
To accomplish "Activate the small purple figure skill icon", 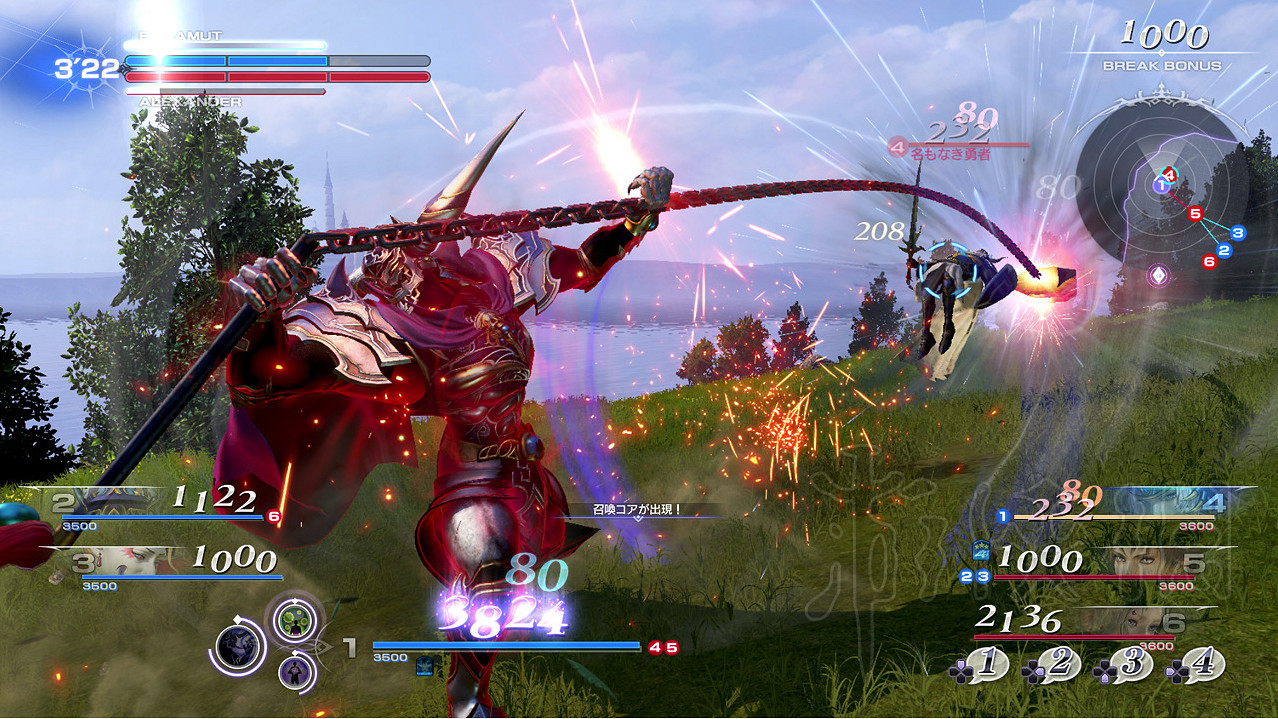I will [295, 668].
